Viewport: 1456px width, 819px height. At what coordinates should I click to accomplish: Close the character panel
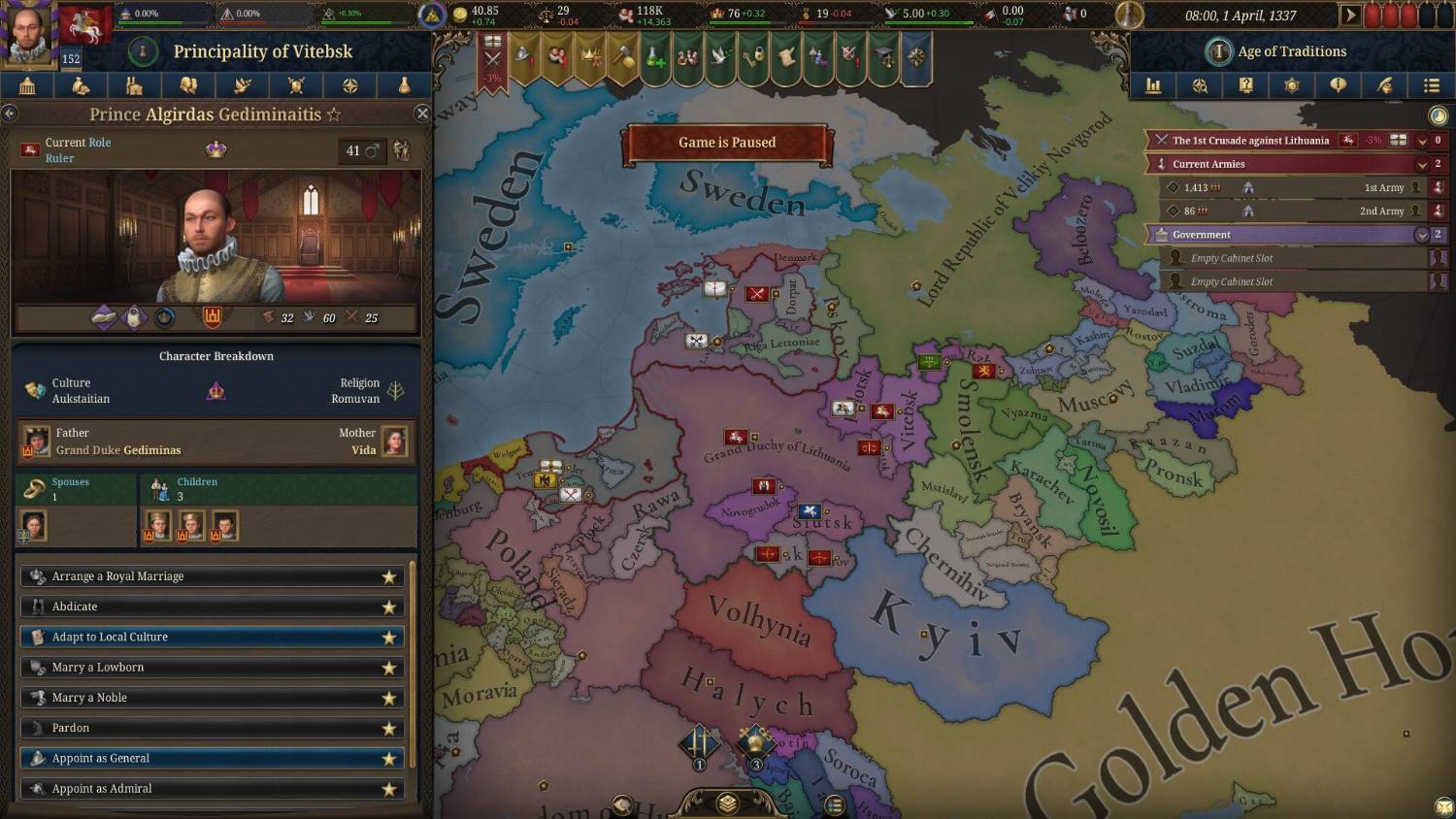(x=422, y=114)
